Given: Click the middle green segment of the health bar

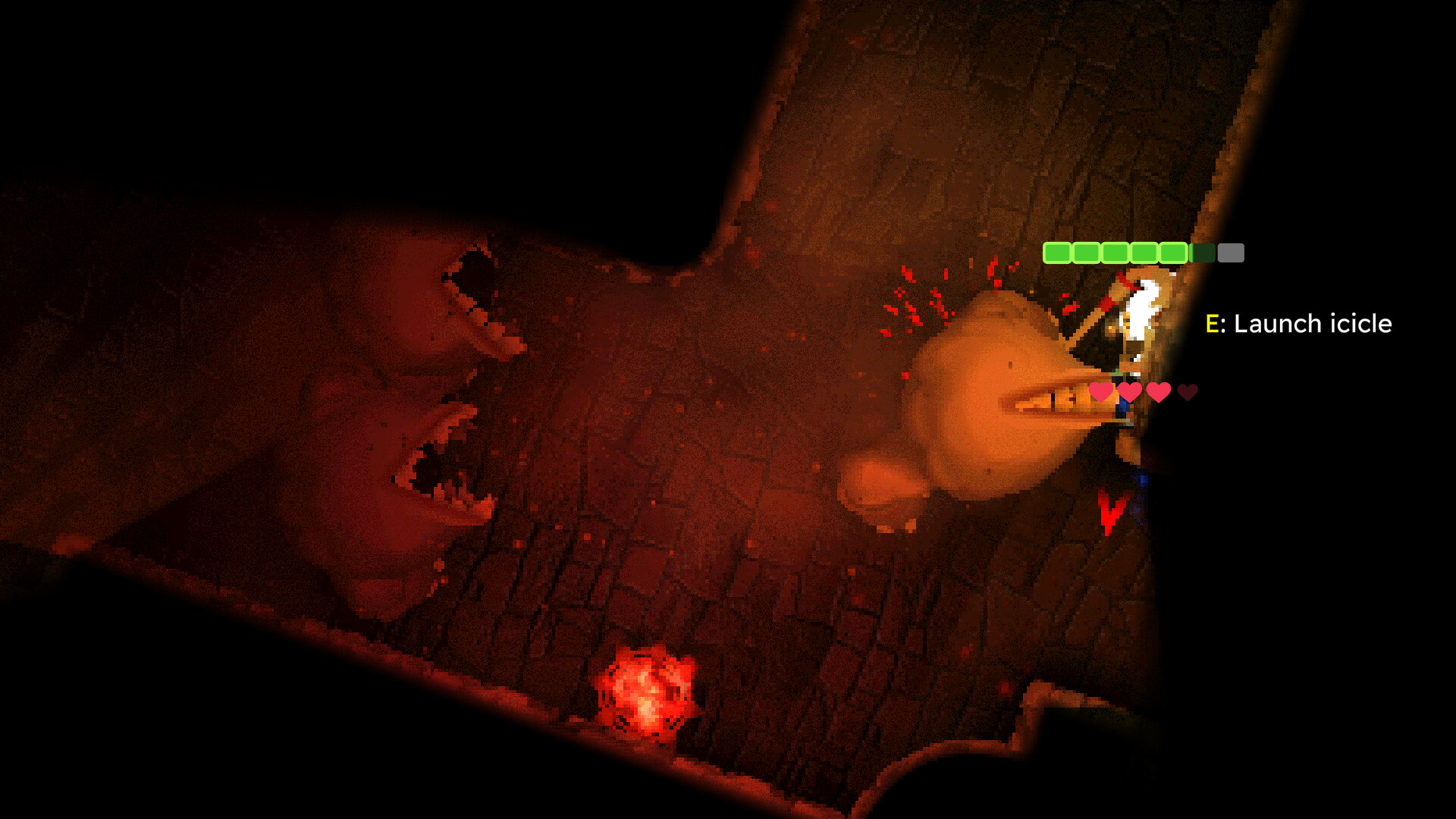Looking at the screenshot, I should (1115, 253).
